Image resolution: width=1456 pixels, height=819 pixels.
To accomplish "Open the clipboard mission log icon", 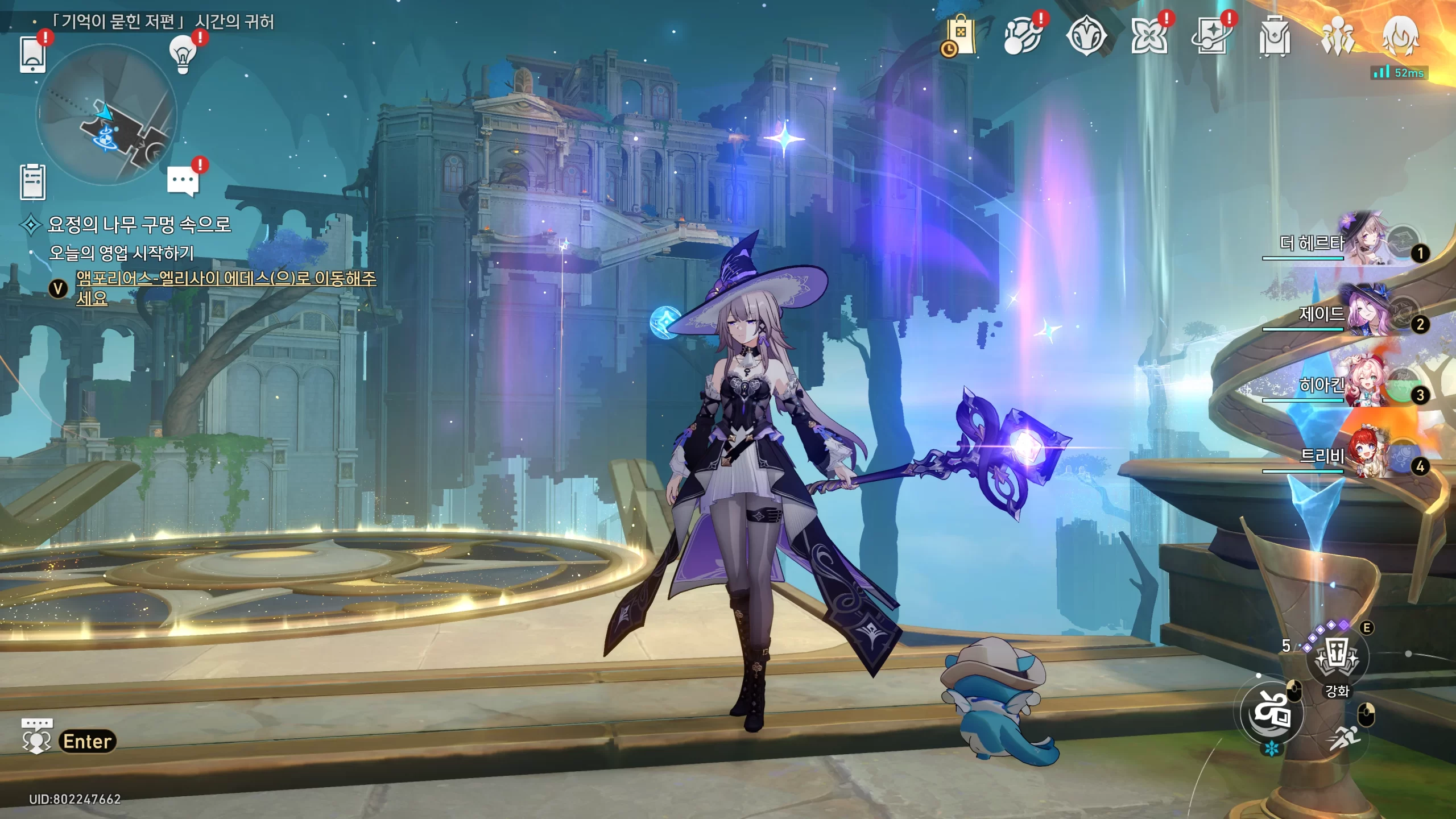I will point(32,182).
